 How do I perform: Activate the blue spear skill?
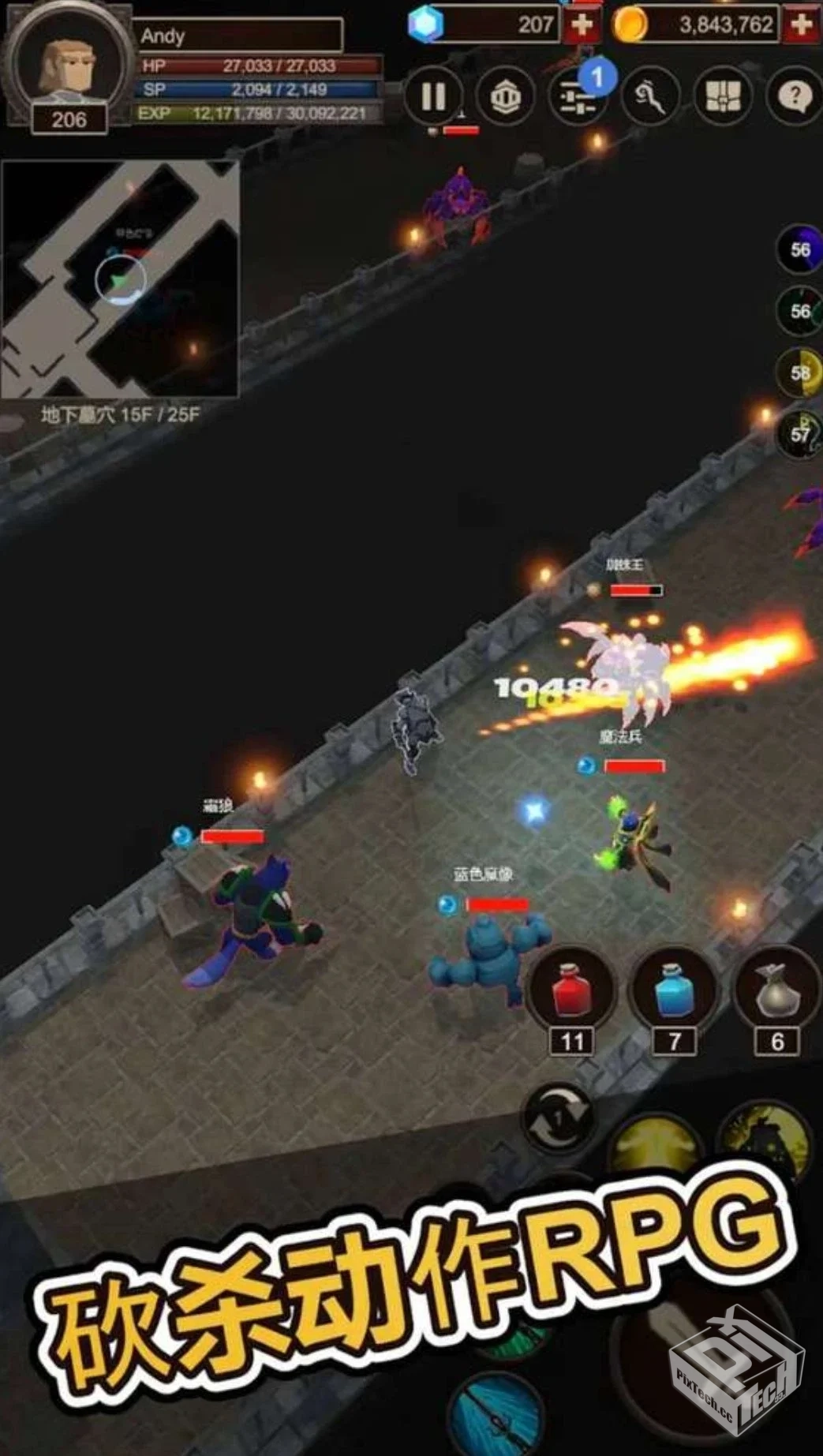tap(496, 1414)
